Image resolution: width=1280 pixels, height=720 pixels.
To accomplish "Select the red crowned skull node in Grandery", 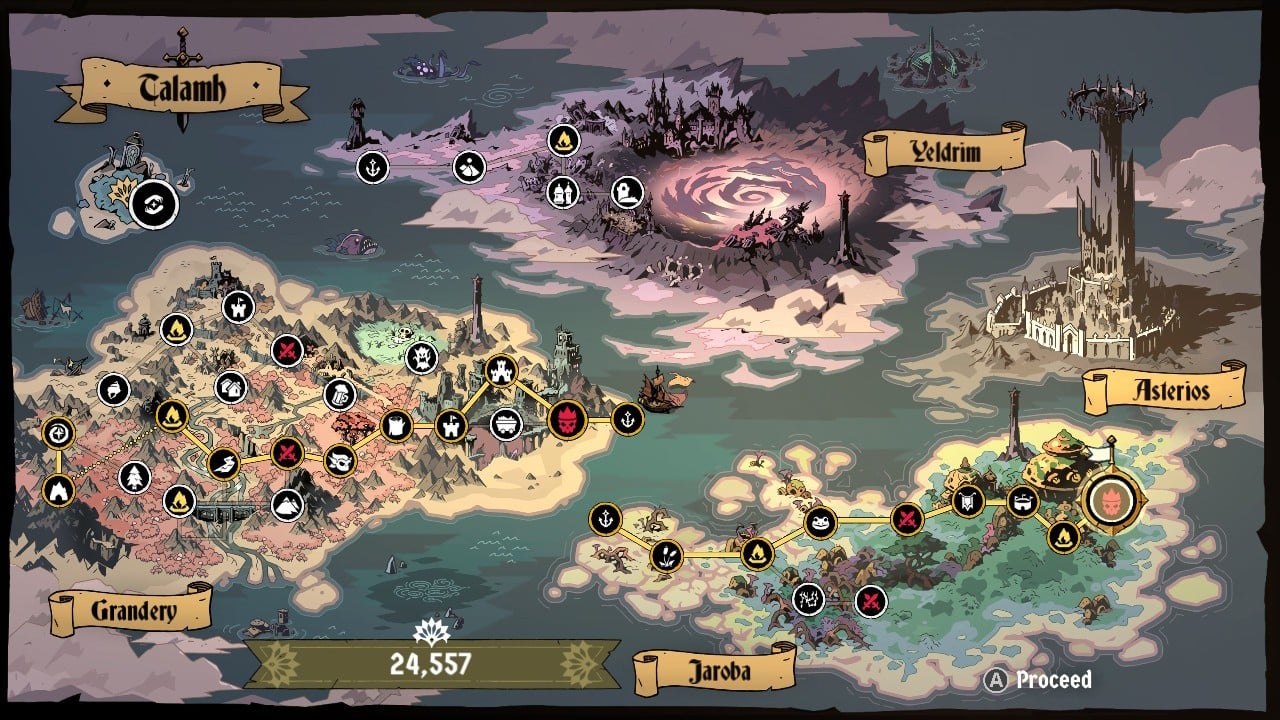I will (x=567, y=418).
